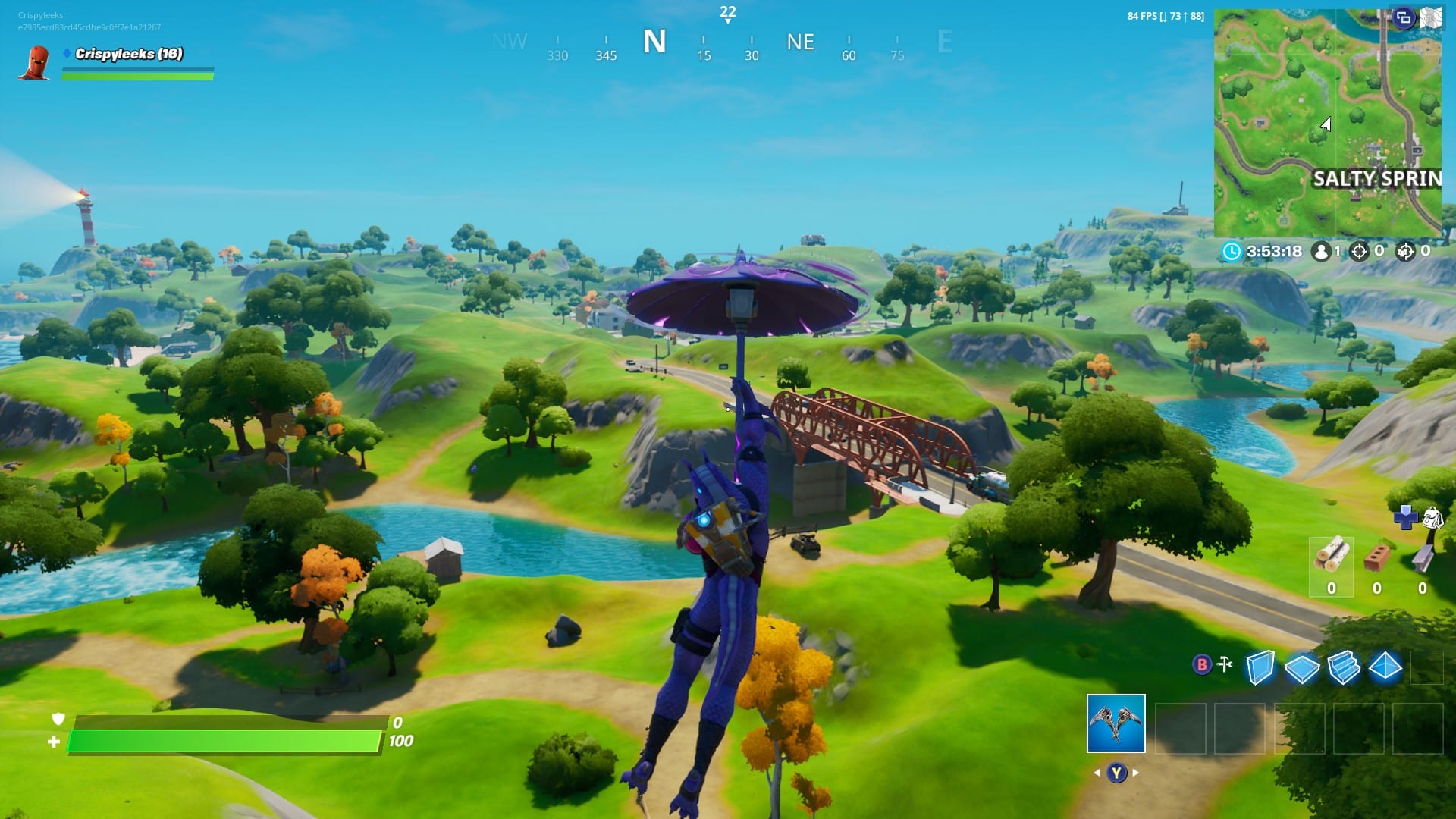Viewport: 1456px width, 819px height.
Task: Select the wall build piece icon
Action: tap(1260, 668)
